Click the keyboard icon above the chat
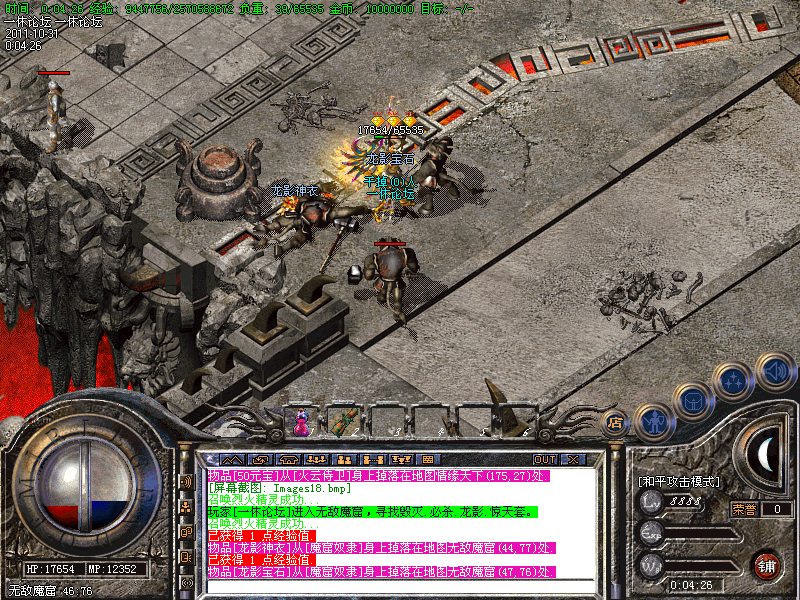This screenshot has height=600, width=800. [x=427, y=459]
